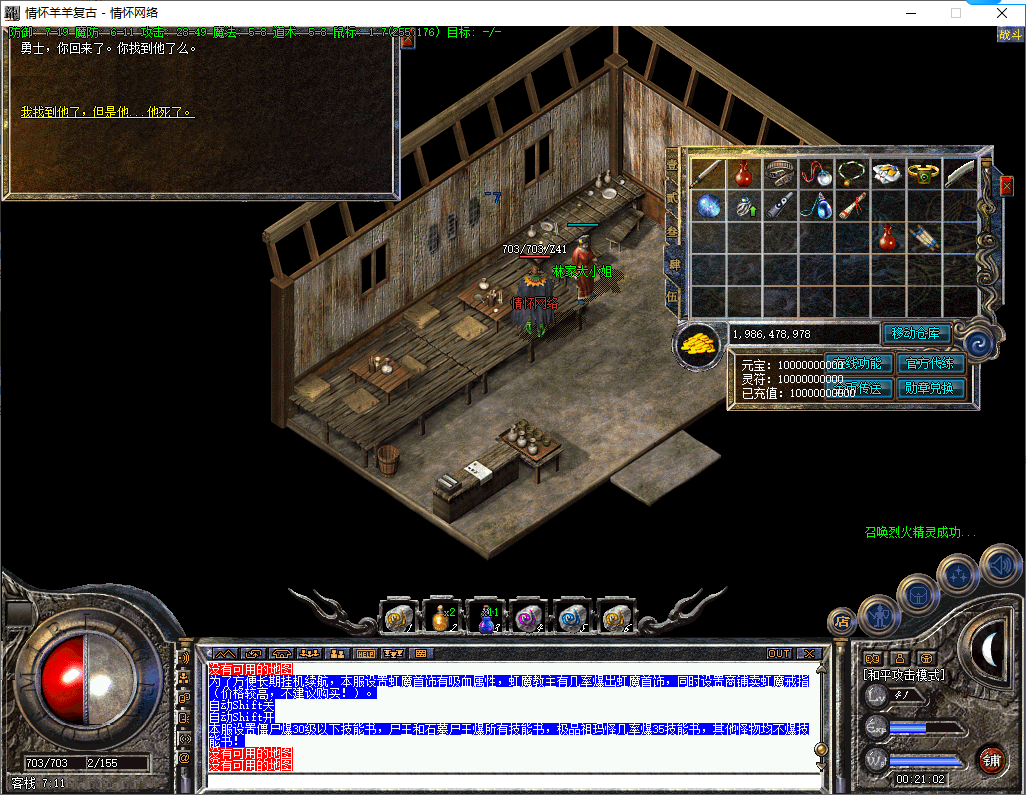Minimize the game window
Screen dimensions: 1026x795
[x=910, y=13]
